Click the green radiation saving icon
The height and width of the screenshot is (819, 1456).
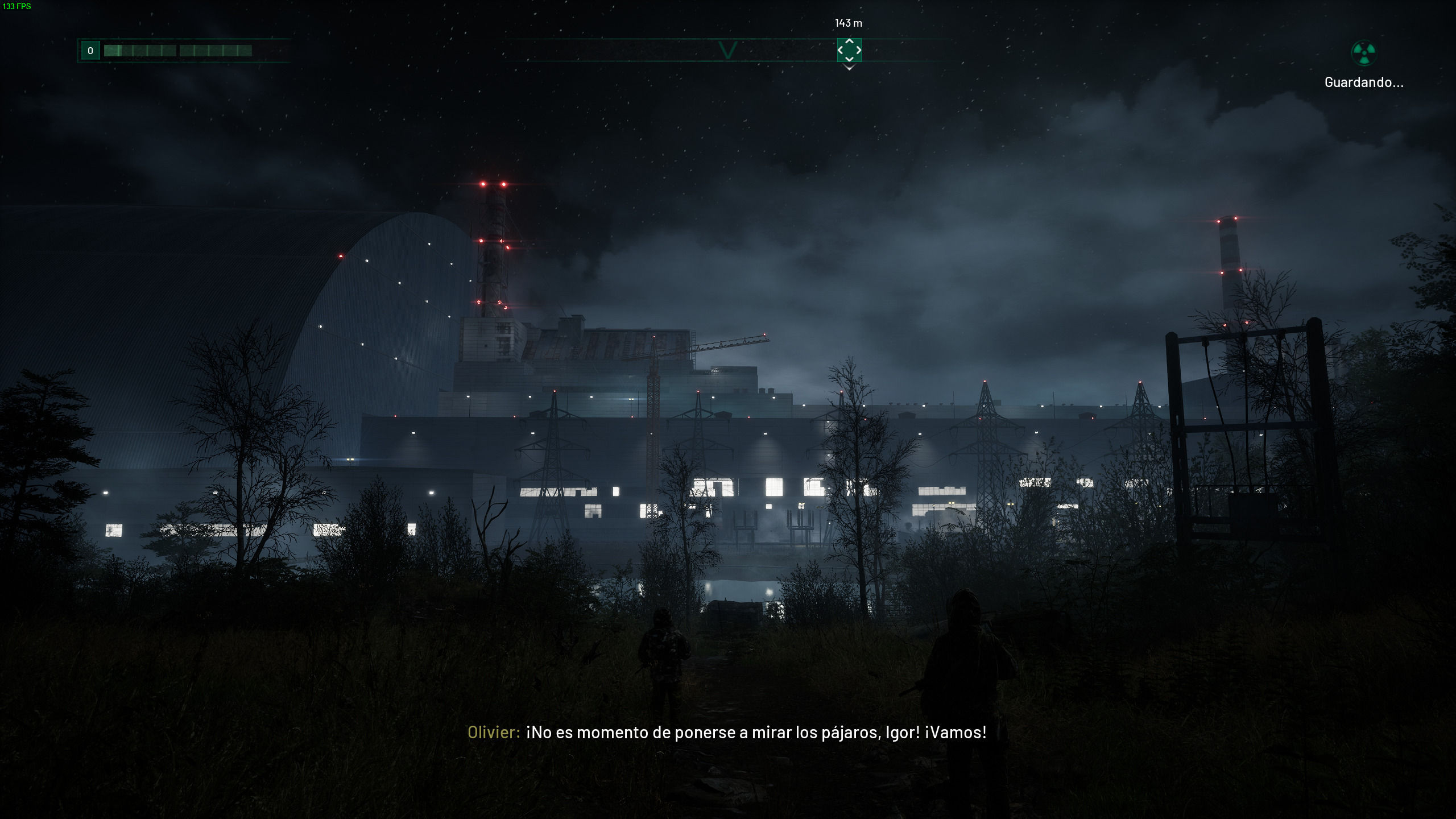tap(1363, 53)
